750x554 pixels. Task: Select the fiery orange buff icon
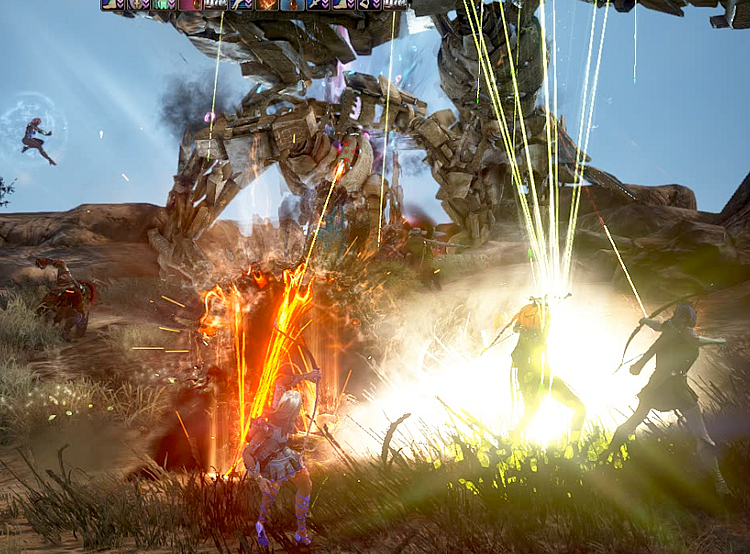point(268,4)
